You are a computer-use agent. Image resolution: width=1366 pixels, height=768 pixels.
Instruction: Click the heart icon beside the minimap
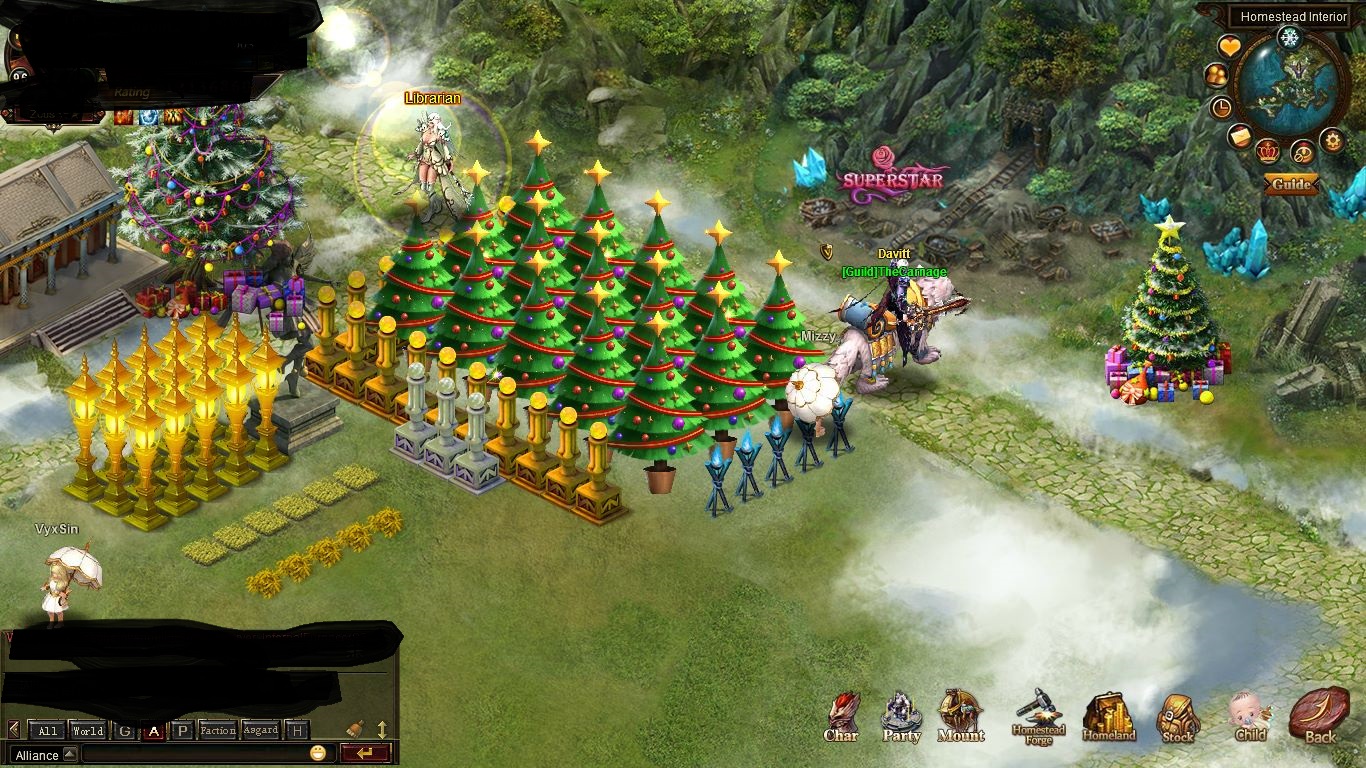point(1229,47)
